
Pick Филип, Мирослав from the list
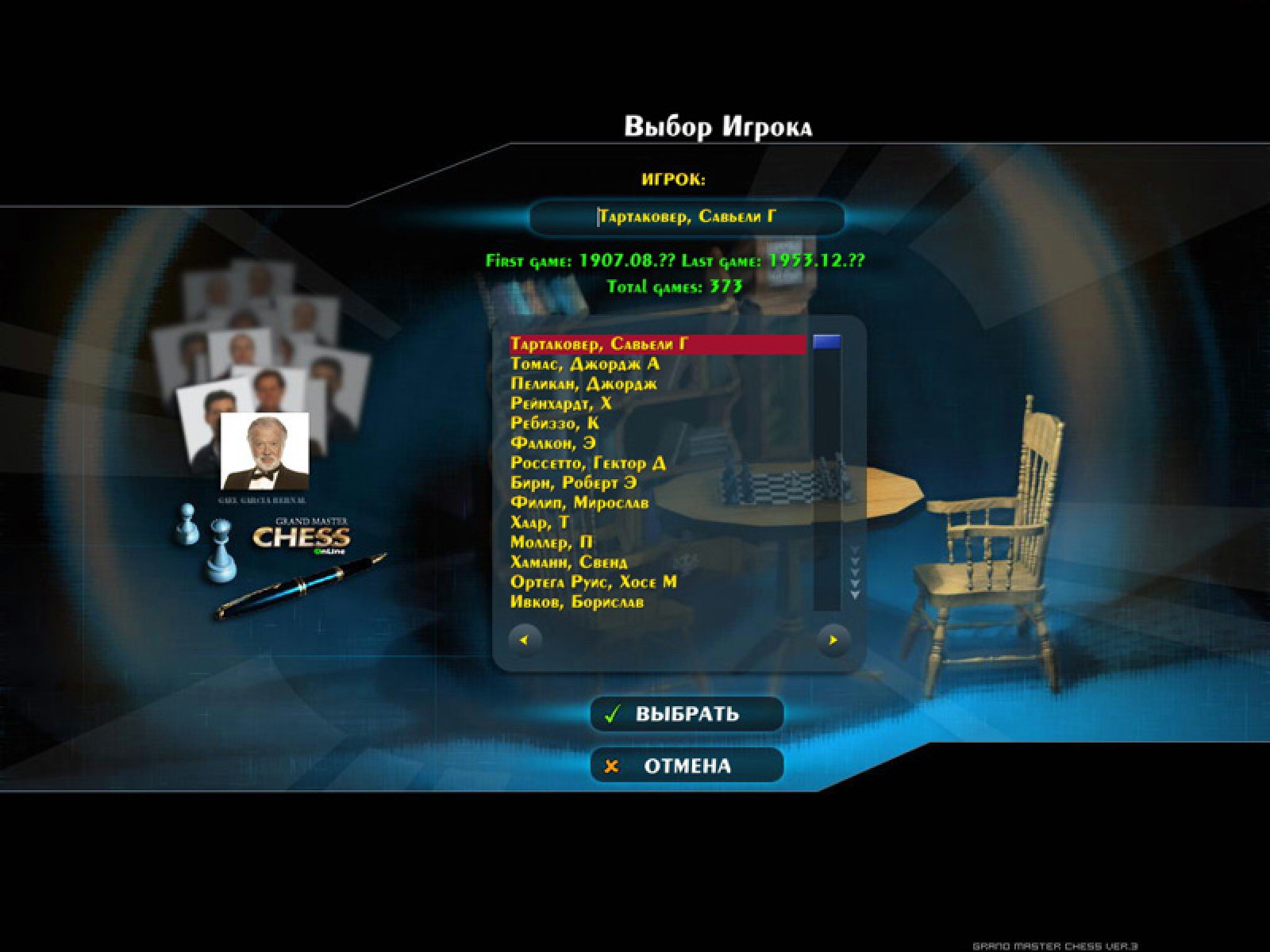[579, 503]
